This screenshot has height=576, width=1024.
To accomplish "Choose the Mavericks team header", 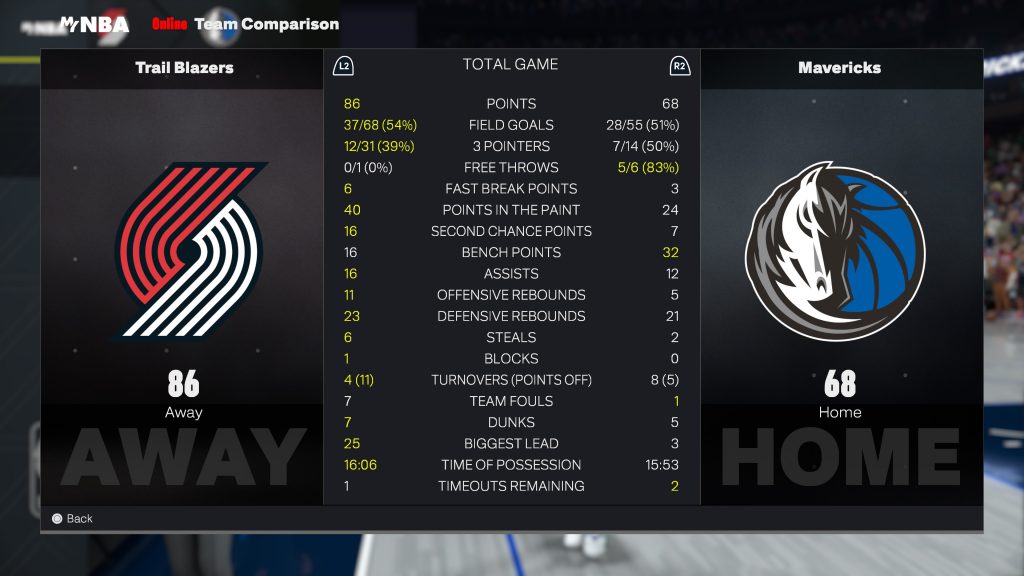I will tap(839, 68).
